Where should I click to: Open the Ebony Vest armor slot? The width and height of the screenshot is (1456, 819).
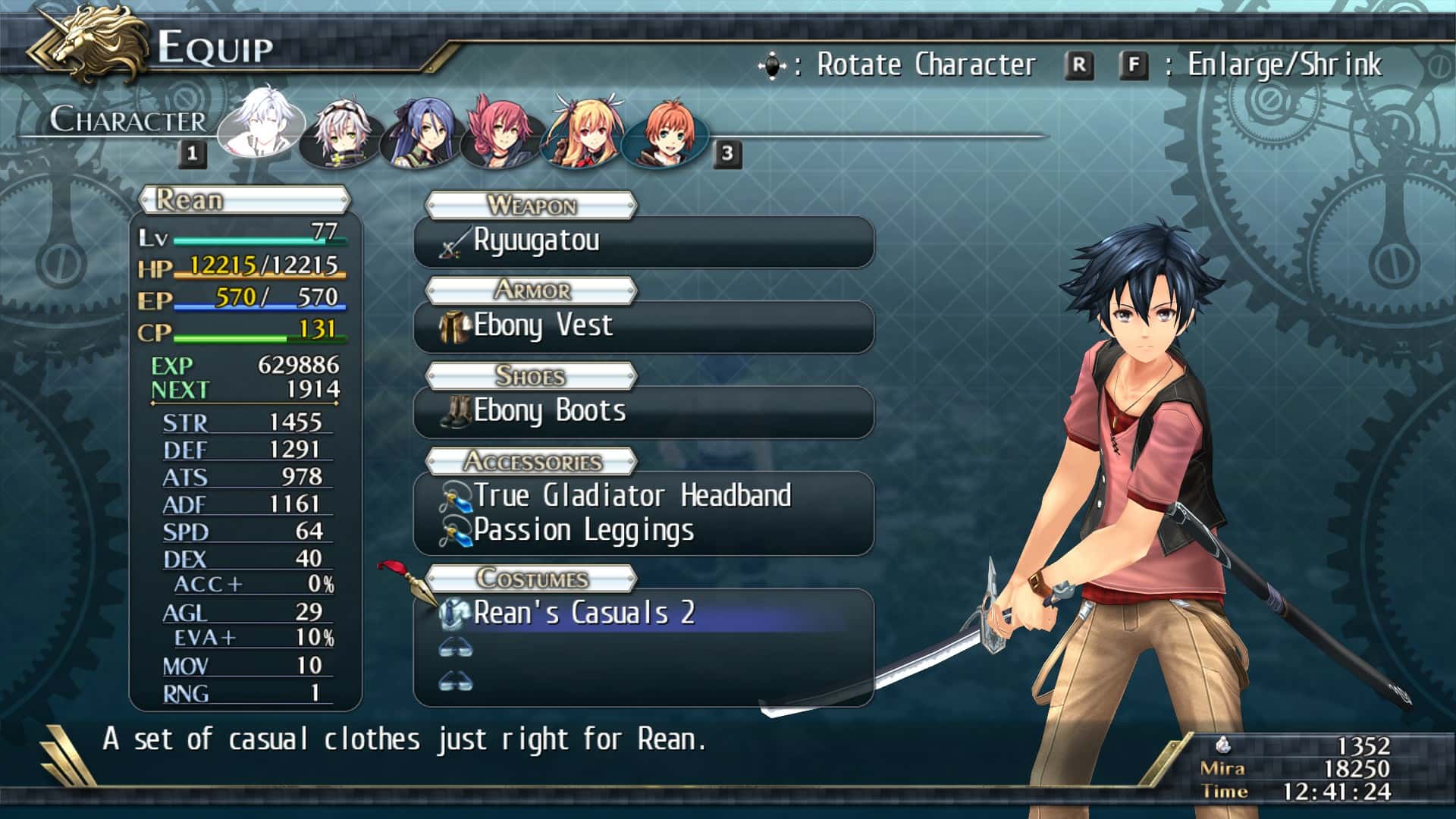point(643,327)
